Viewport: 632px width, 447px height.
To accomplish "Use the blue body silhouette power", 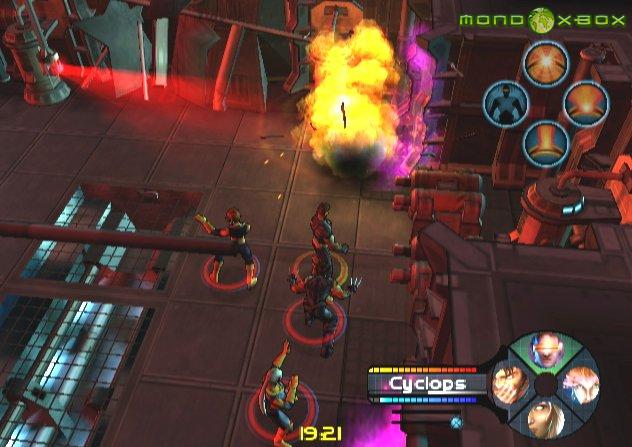I will click(x=505, y=102).
